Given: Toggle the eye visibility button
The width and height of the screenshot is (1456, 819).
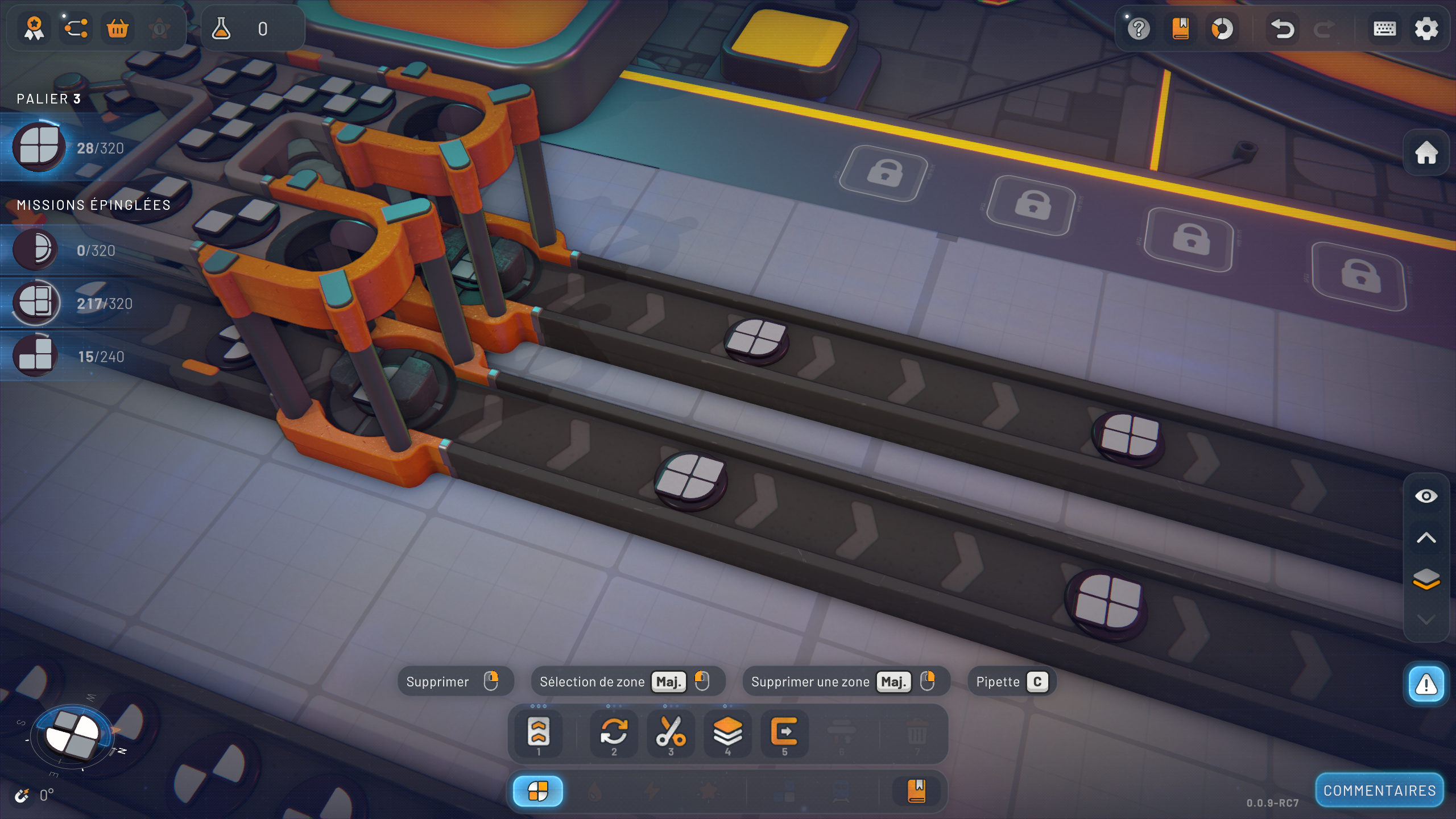Looking at the screenshot, I should 1426,497.
